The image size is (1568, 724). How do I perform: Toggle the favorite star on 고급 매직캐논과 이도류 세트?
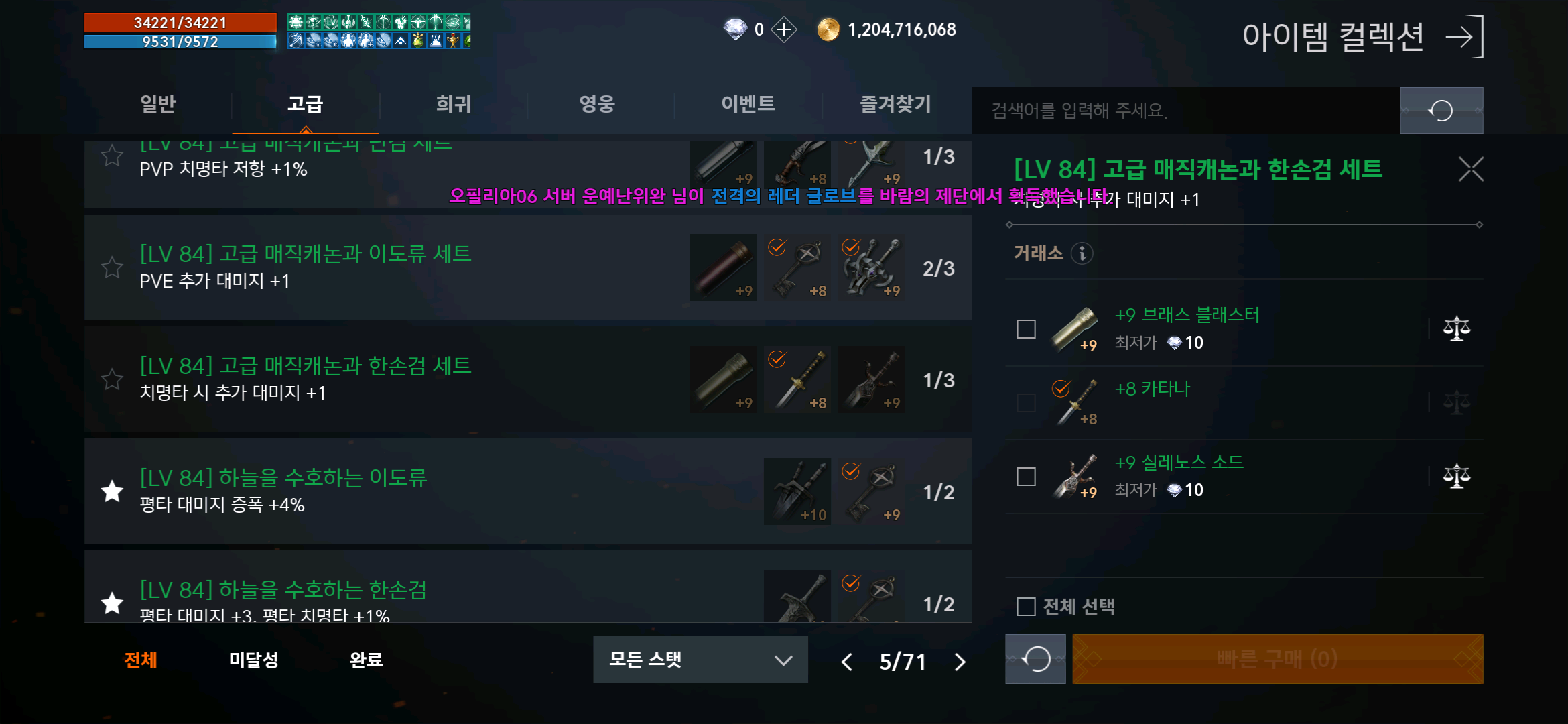[x=112, y=267]
